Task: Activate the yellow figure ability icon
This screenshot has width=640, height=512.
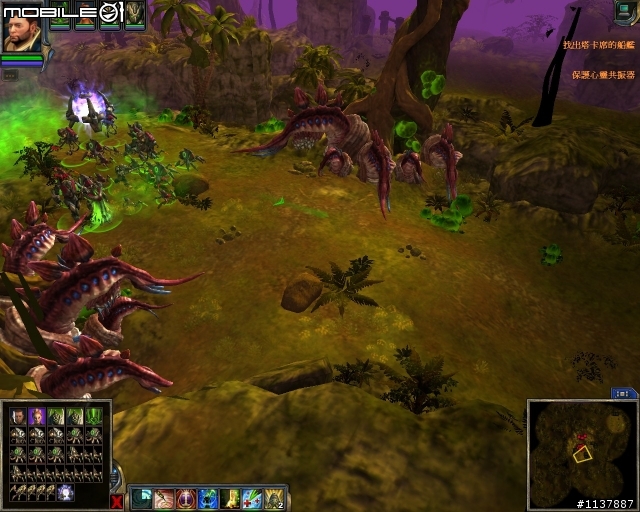Action: tap(230, 498)
